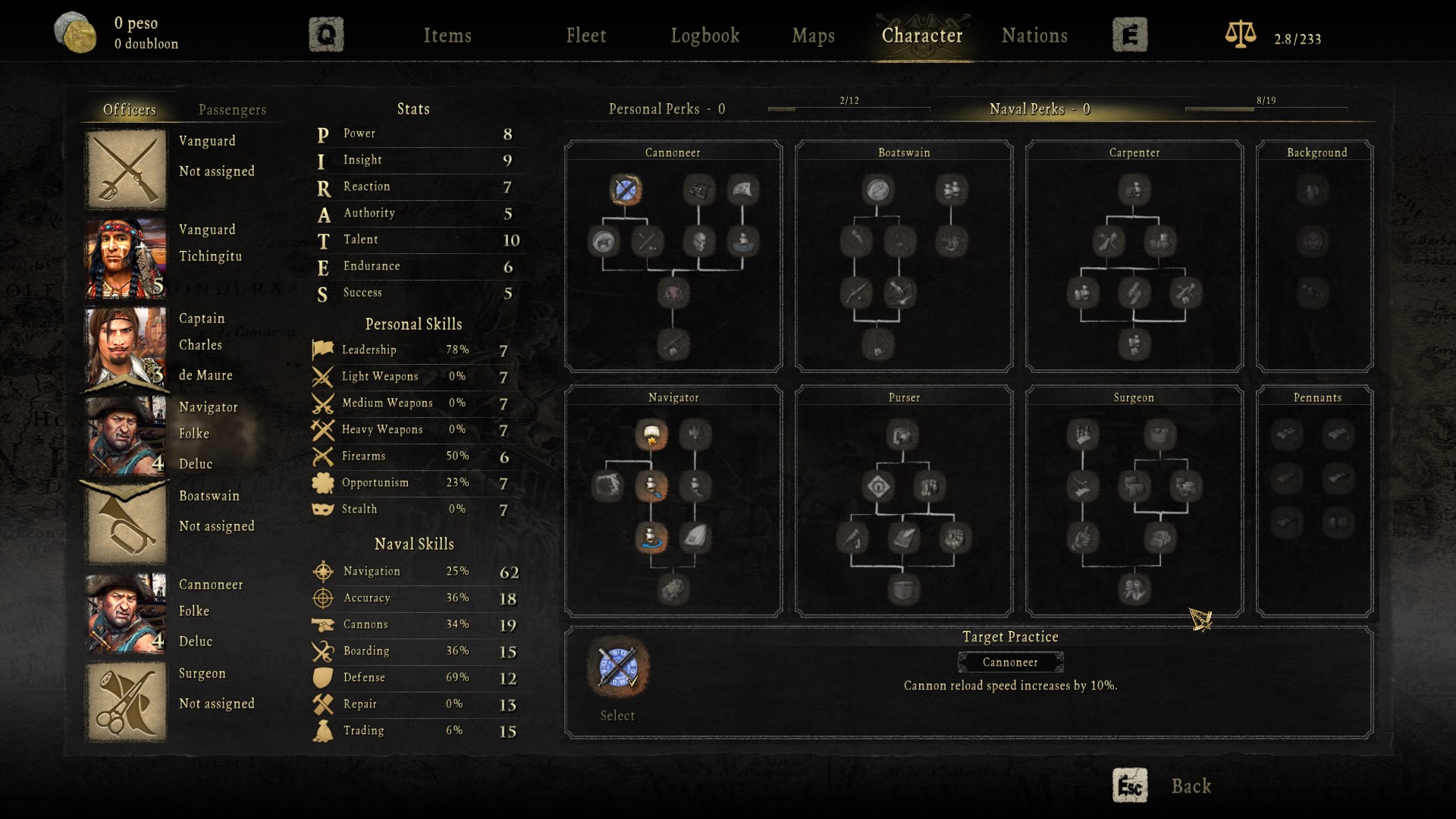This screenshot has height=819, width=1456.
Task: Select Cannoneer Folke Deluc's portrait
Action: 126,613
